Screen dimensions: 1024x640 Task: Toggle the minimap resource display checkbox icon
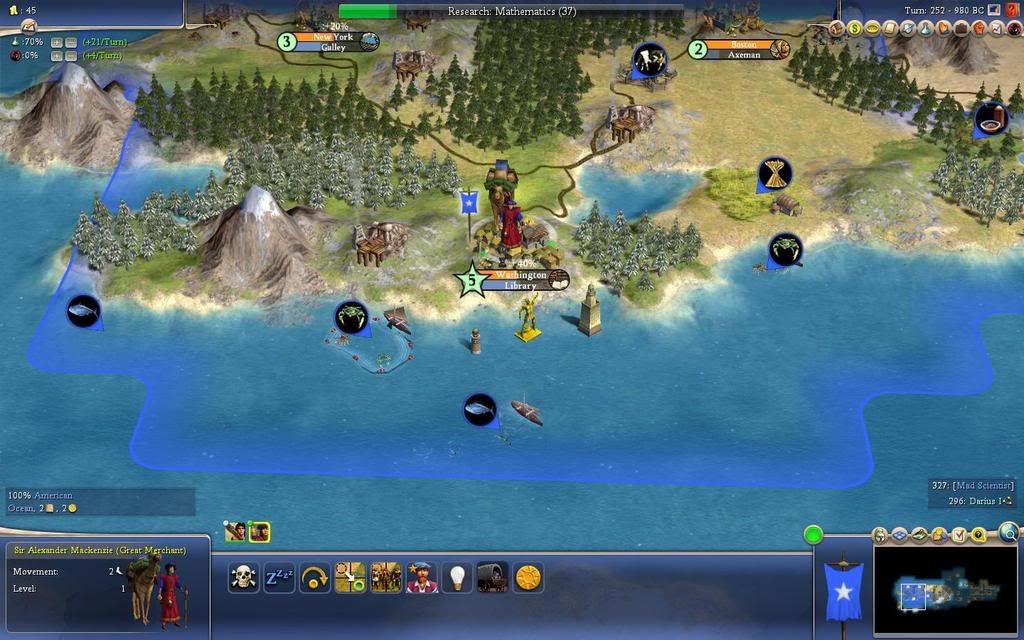[960, 536]
